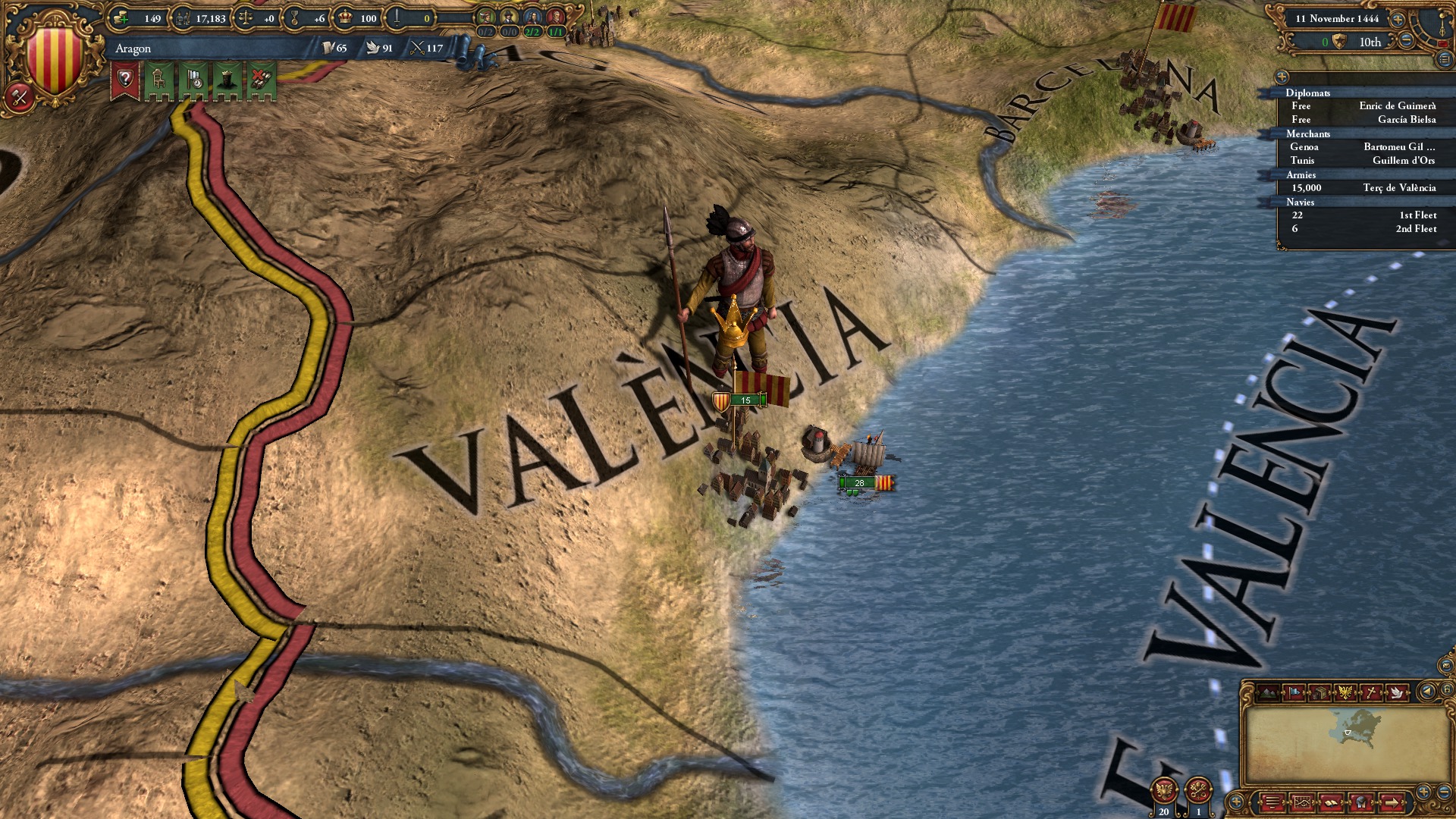
Task: Open the religious mapmode
Action: pos(1371,692)
